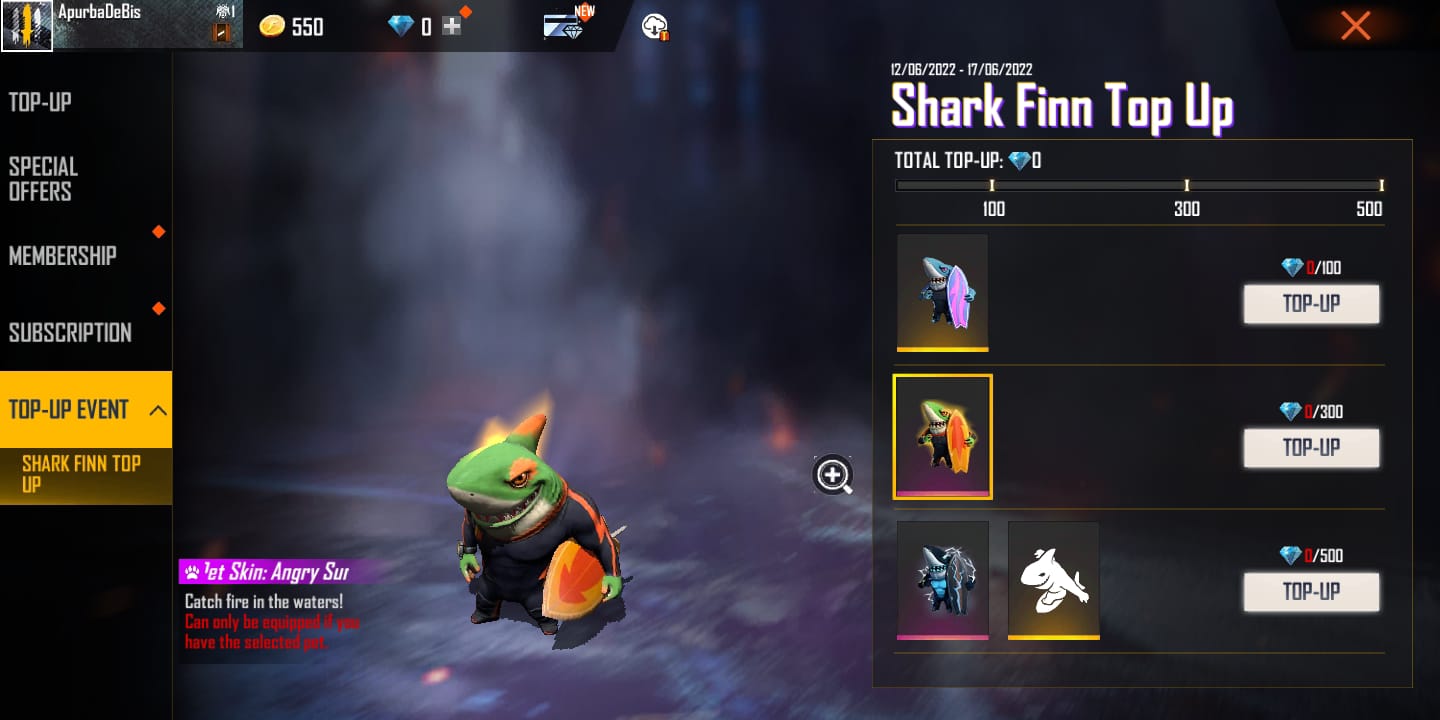Add diamonds with the plus button
The width and height of the screenshot is (1440, 720).
[x=452, y=27]
